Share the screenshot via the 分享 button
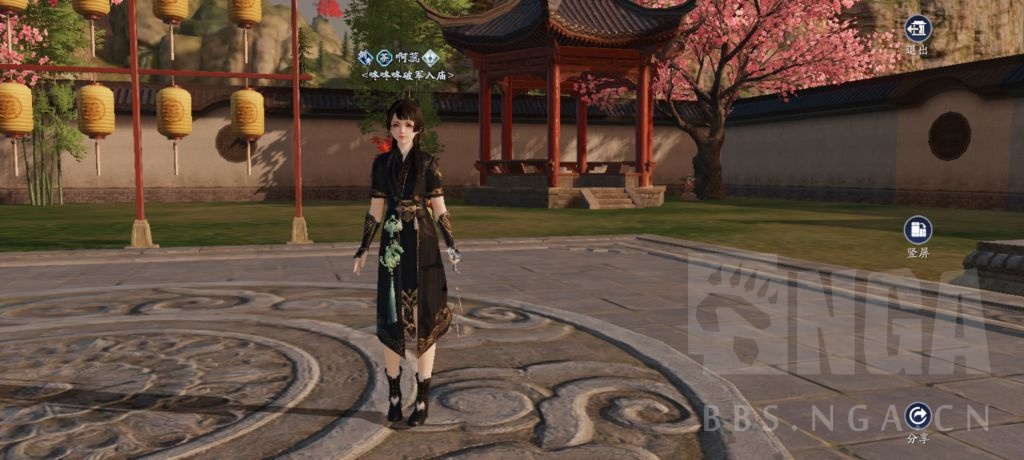The width and height of the screenshot is (1024, 460). tap(917, 416)
